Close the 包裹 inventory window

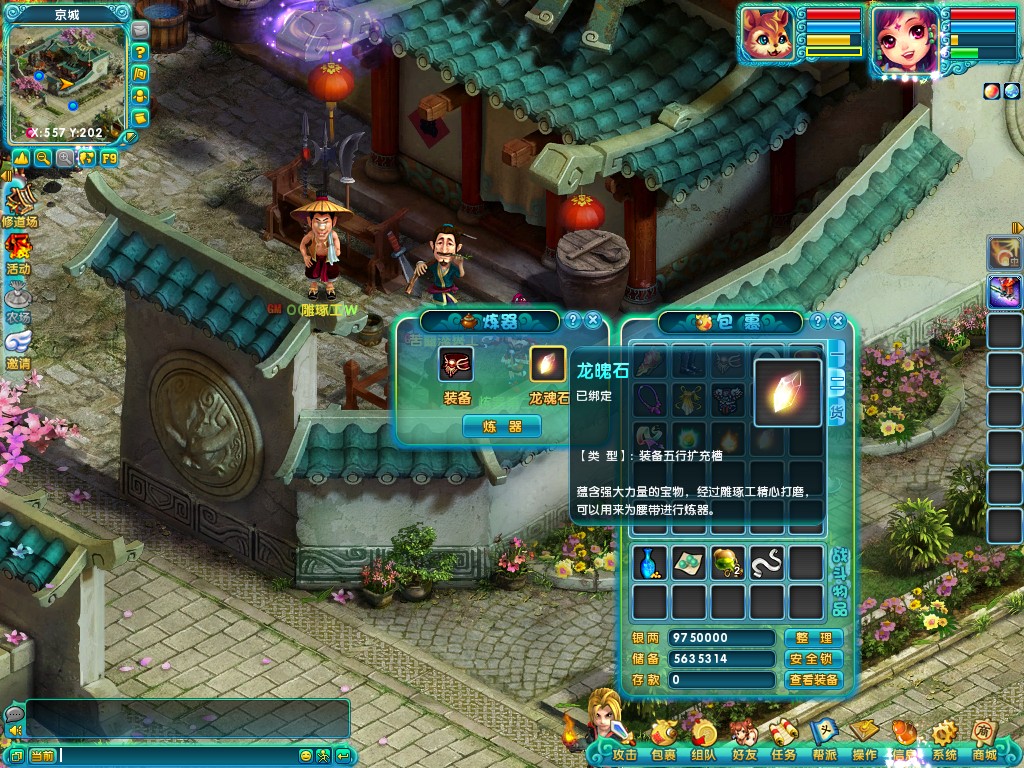[838, 321]
